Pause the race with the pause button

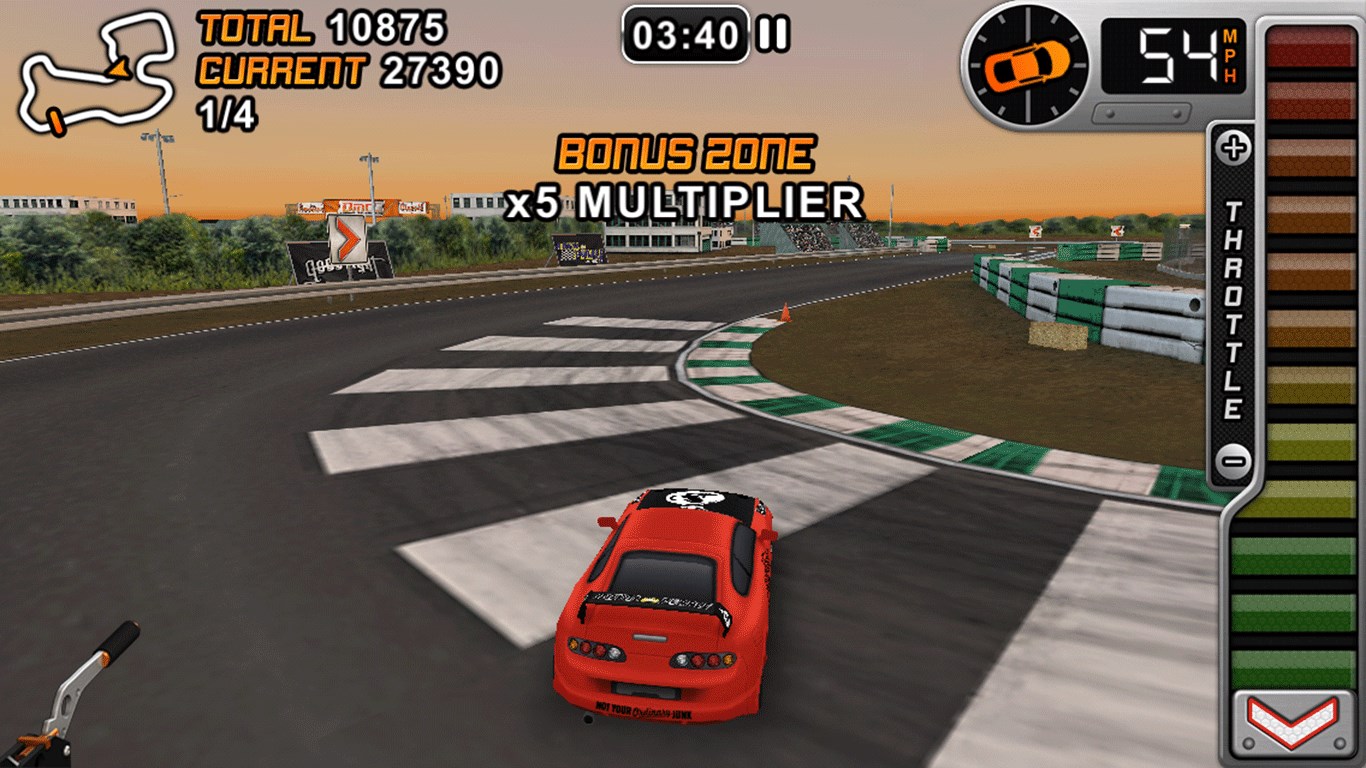[x=773, y=36]
